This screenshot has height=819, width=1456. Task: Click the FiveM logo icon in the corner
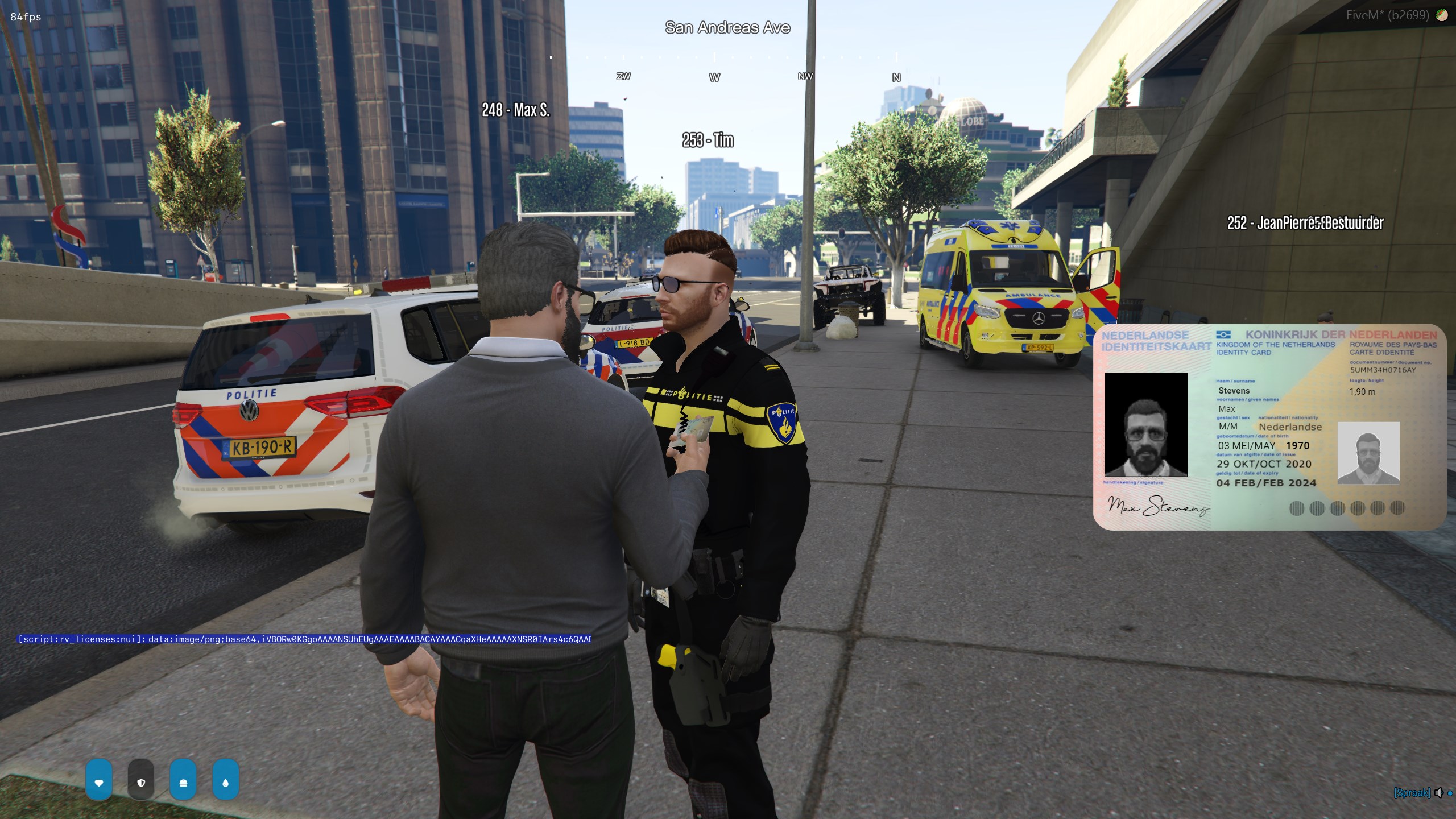point(1441,15)
